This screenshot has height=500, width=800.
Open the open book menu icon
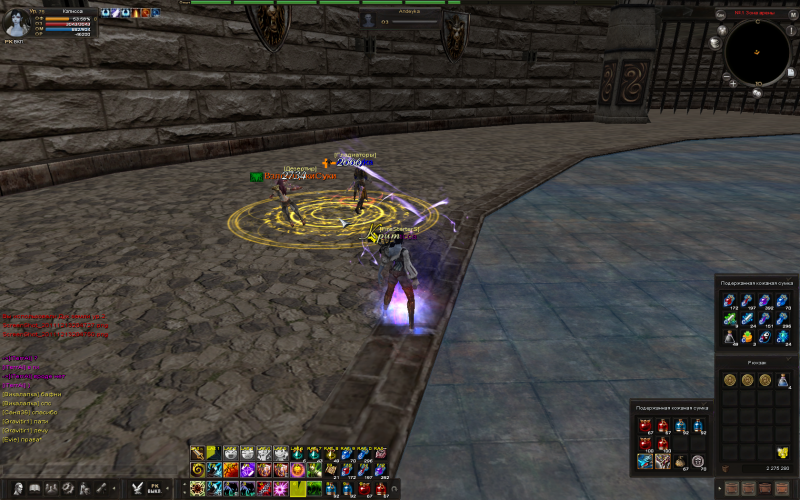[x=33, y=488]
